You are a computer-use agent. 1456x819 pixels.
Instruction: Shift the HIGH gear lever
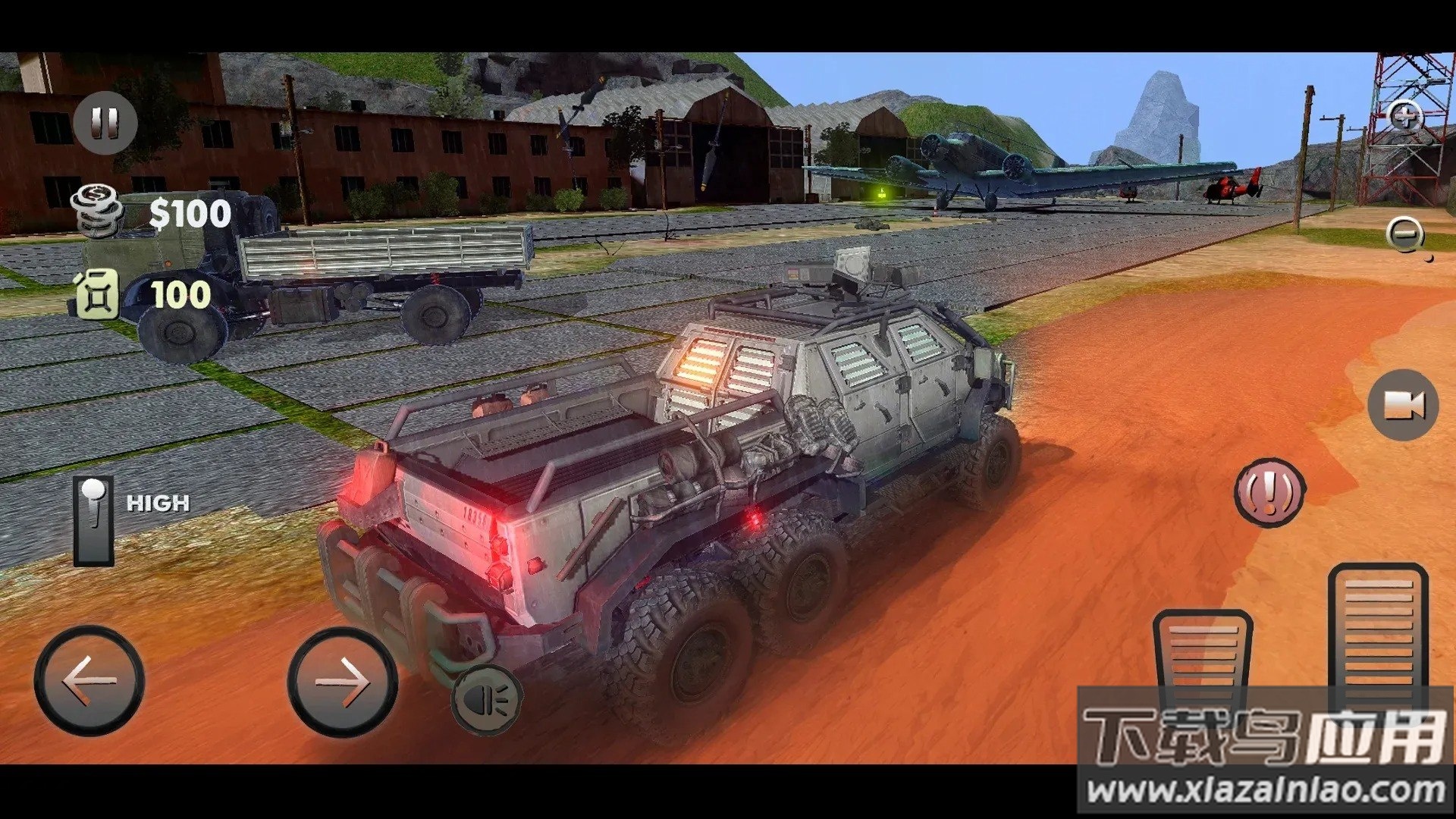94,521
